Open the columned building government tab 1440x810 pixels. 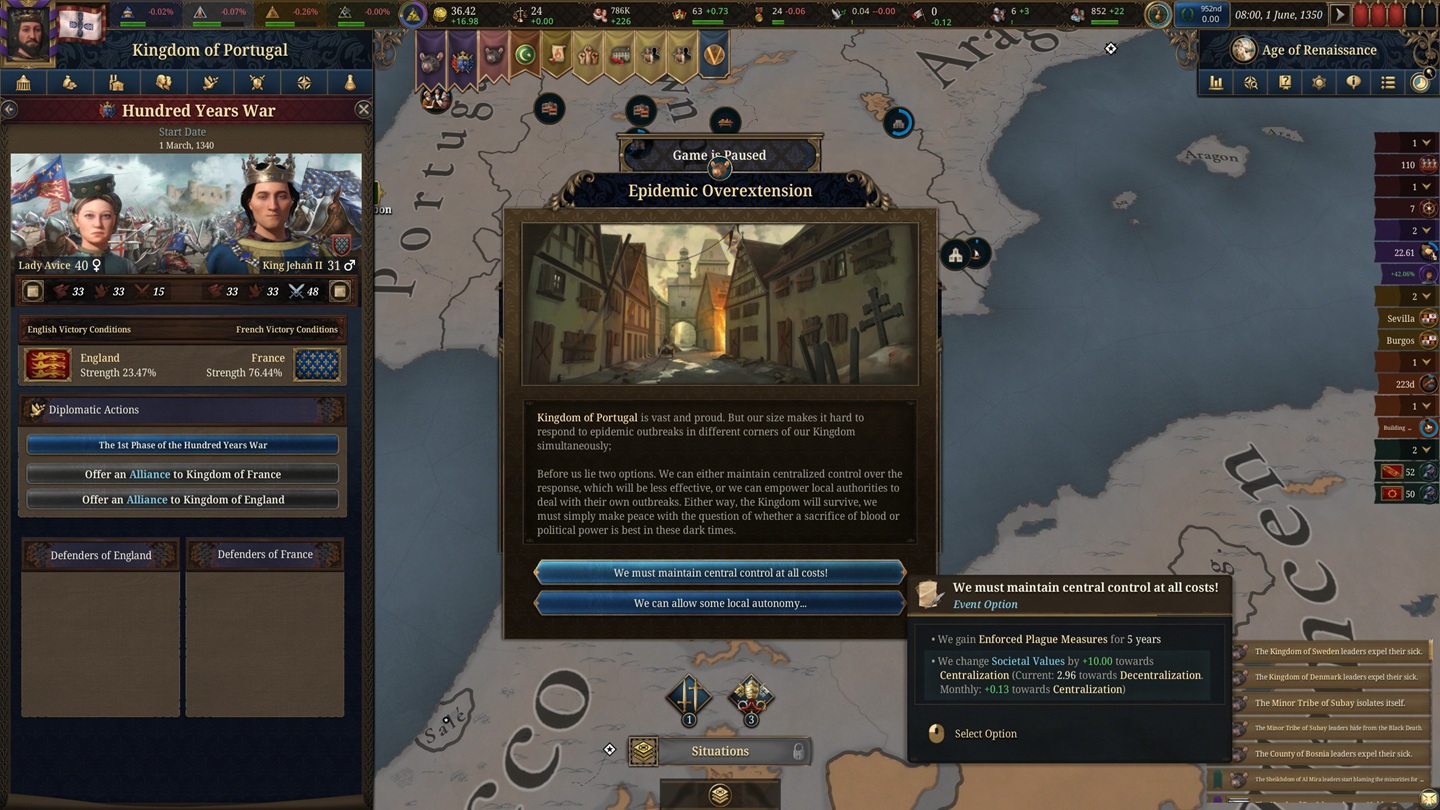coord(23,83)
